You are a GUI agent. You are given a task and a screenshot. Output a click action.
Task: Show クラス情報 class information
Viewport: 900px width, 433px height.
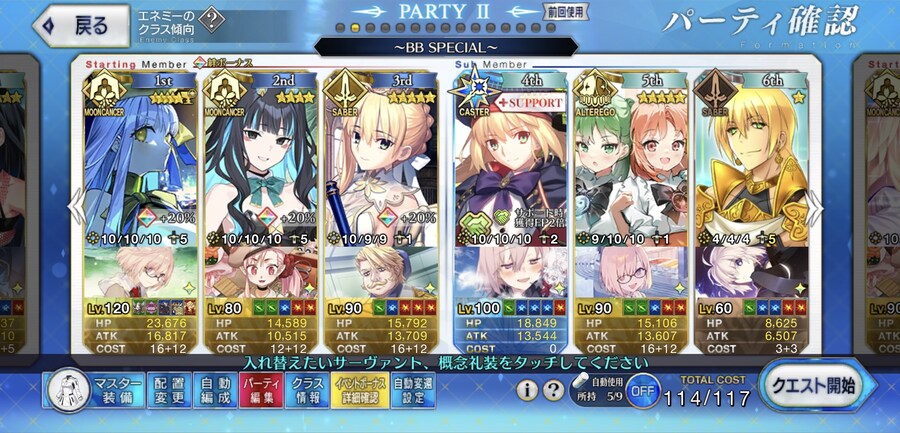click(x=309, y=390)
